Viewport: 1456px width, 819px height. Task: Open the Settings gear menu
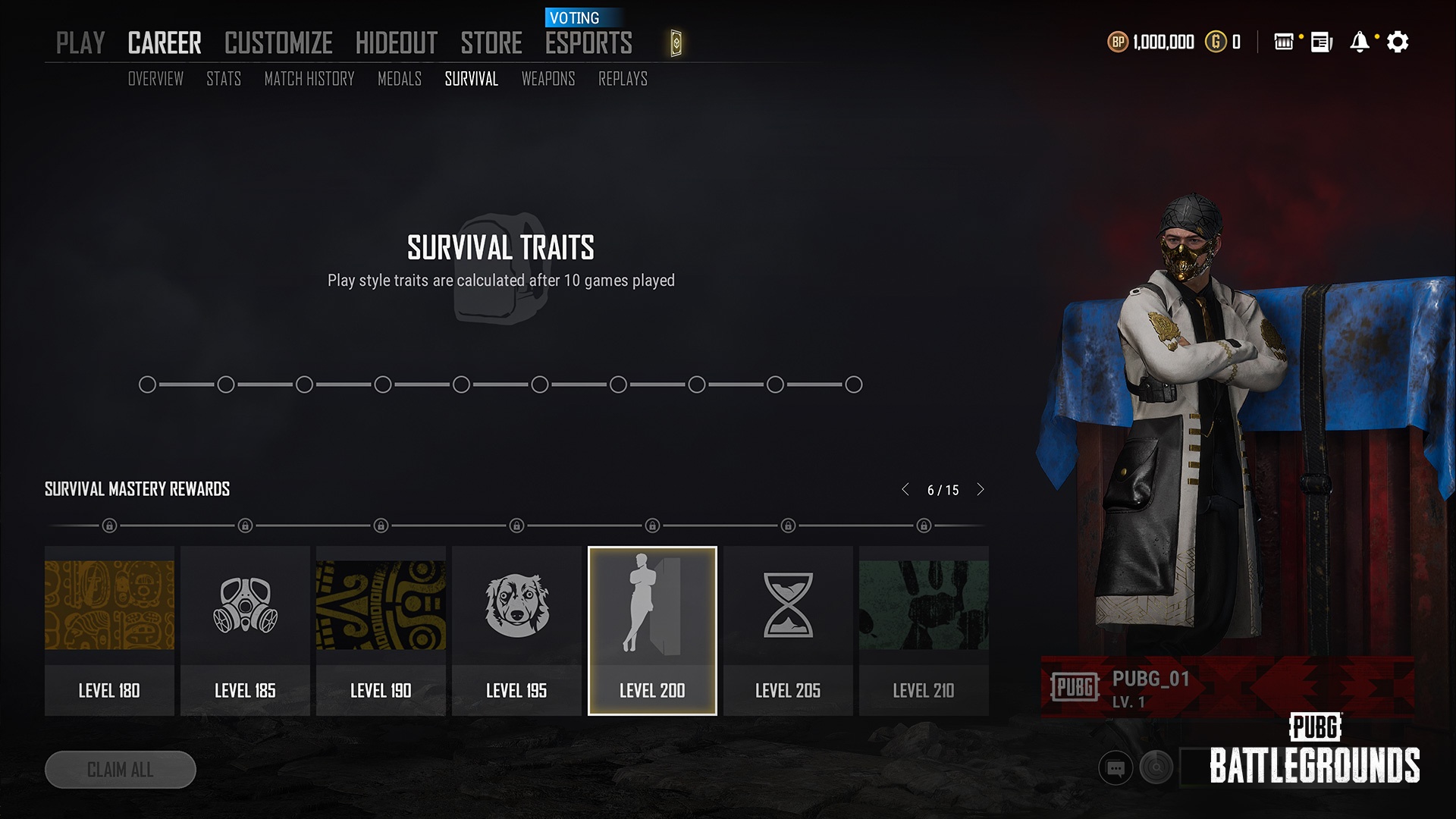1398,43
